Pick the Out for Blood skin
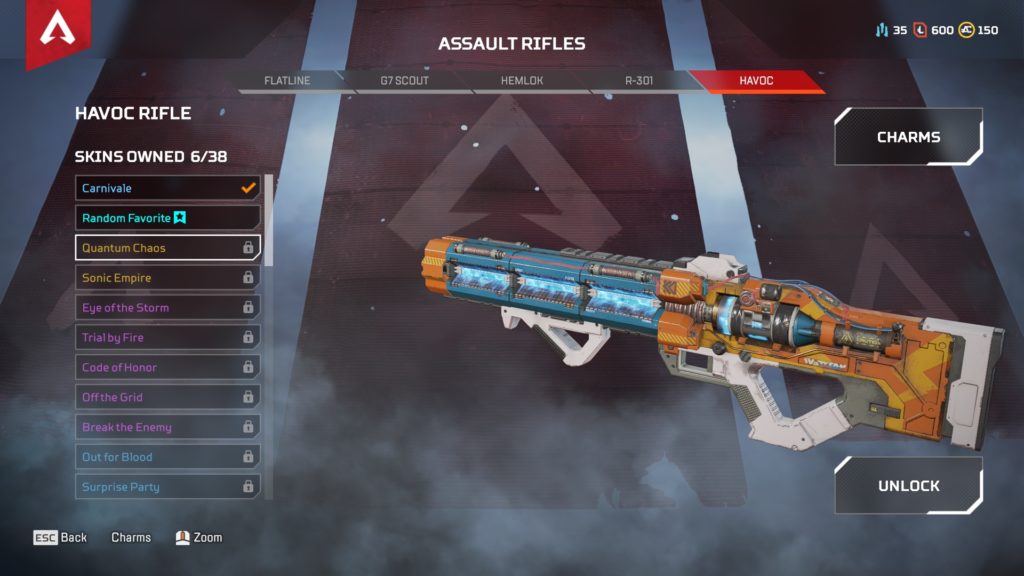This screenshot has width=1024, height=576. tap(167, 457)
